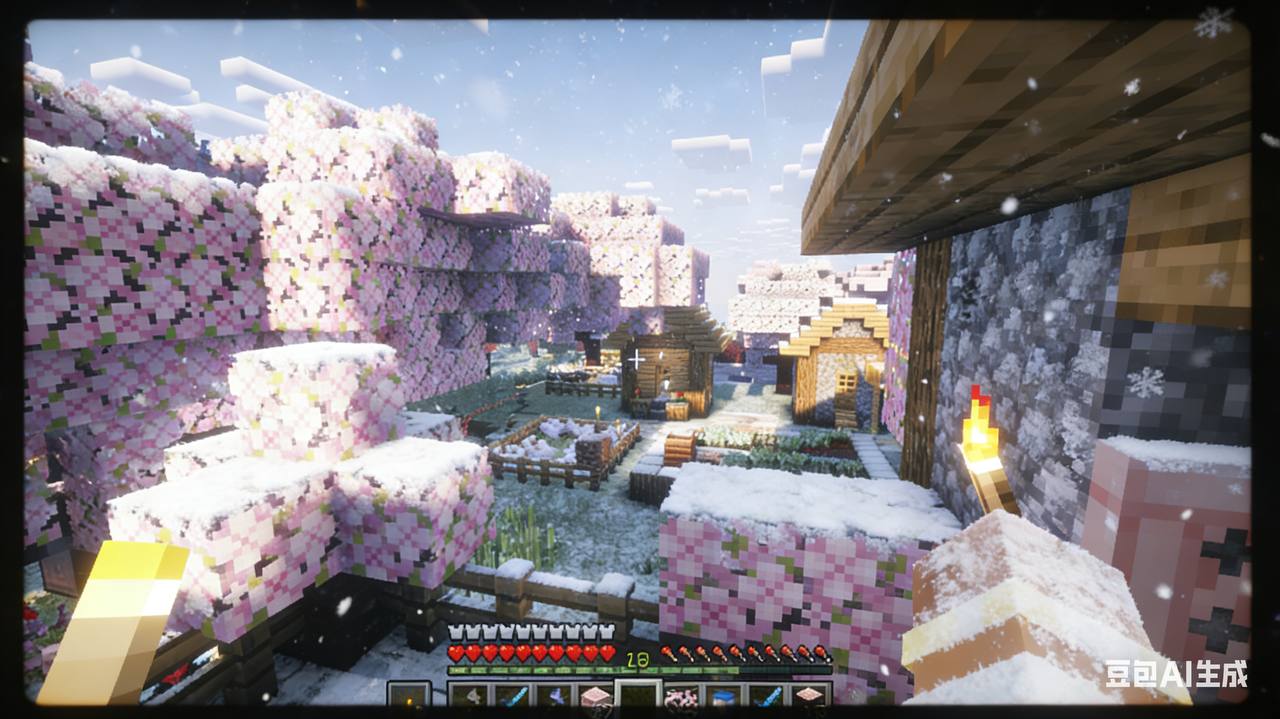1280x719 pixels.
Task: Click the highlighted empty hotbar slot
Action: tap(638, 697)
